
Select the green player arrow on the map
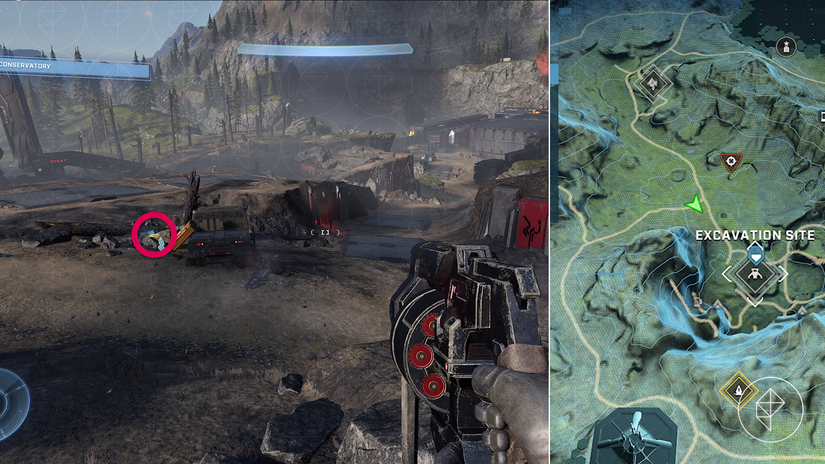pos(694,205)
